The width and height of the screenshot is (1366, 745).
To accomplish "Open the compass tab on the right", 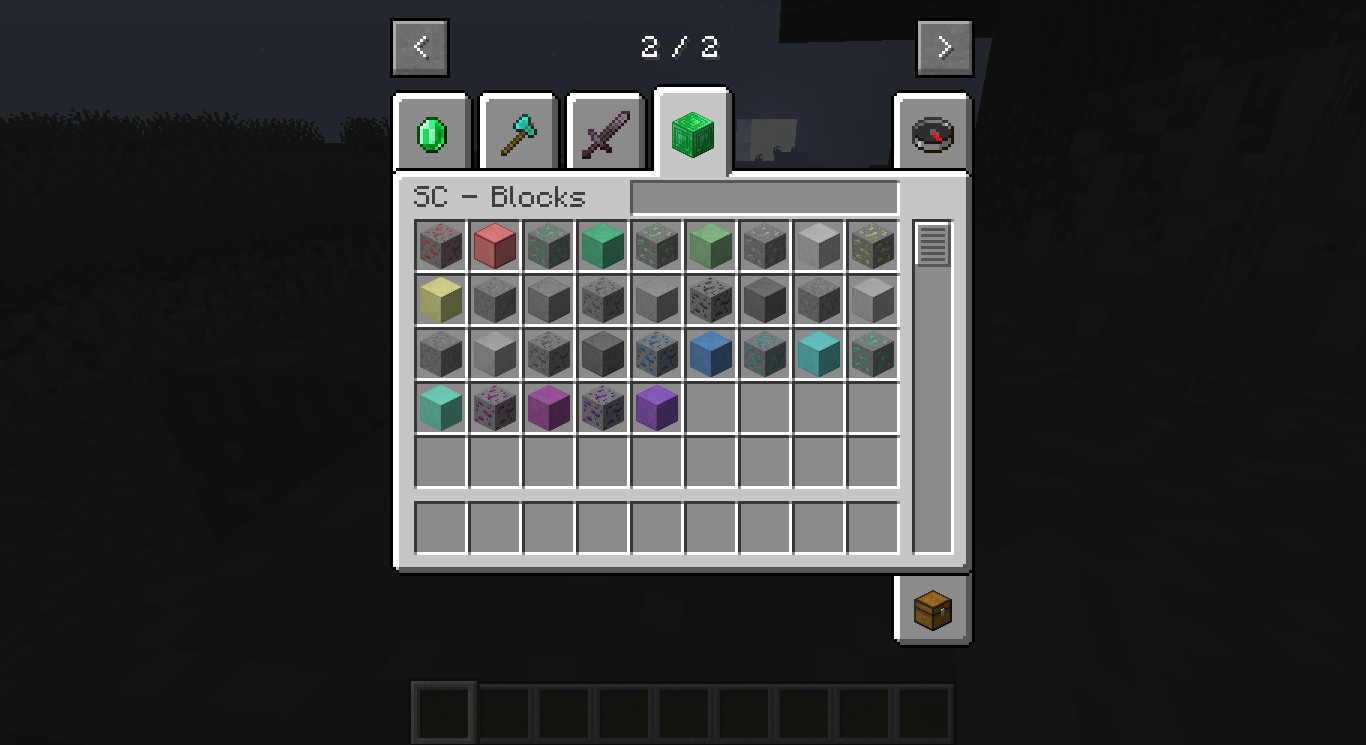I will pos(931,131).
